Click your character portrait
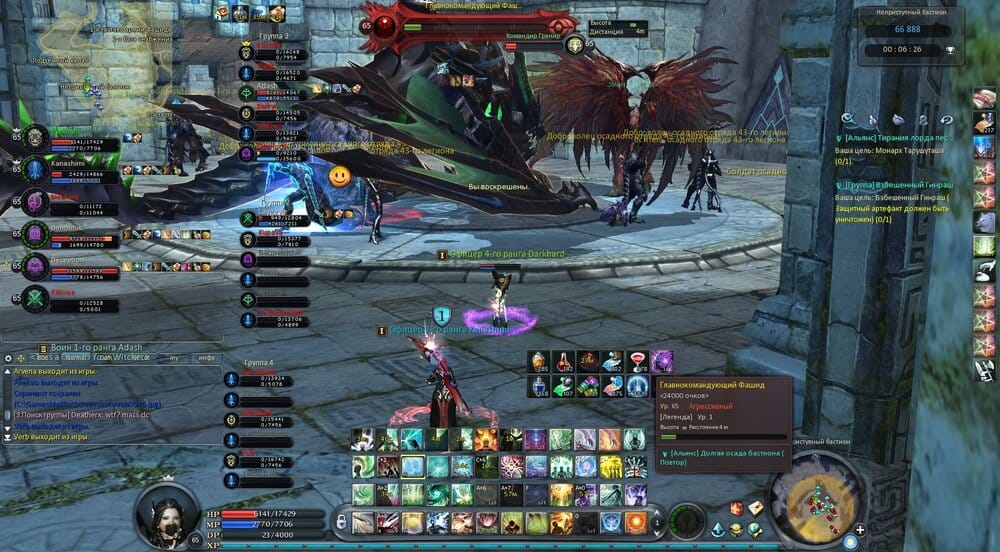This screenshot has height=552, width=1000. tap(168, 515)
